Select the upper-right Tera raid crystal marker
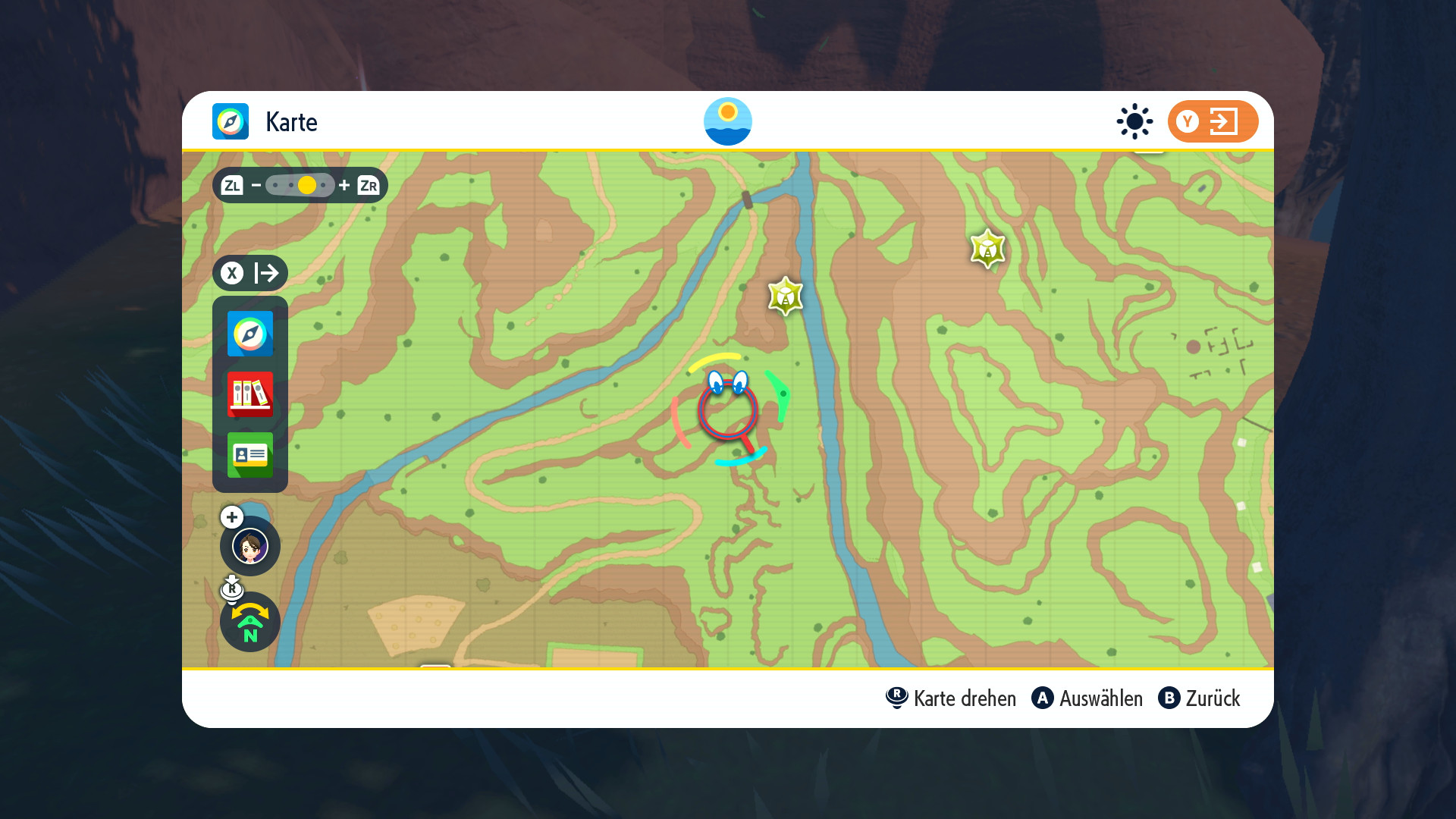The height and width of the screenshot is (819, 1456). pos(987,249)
